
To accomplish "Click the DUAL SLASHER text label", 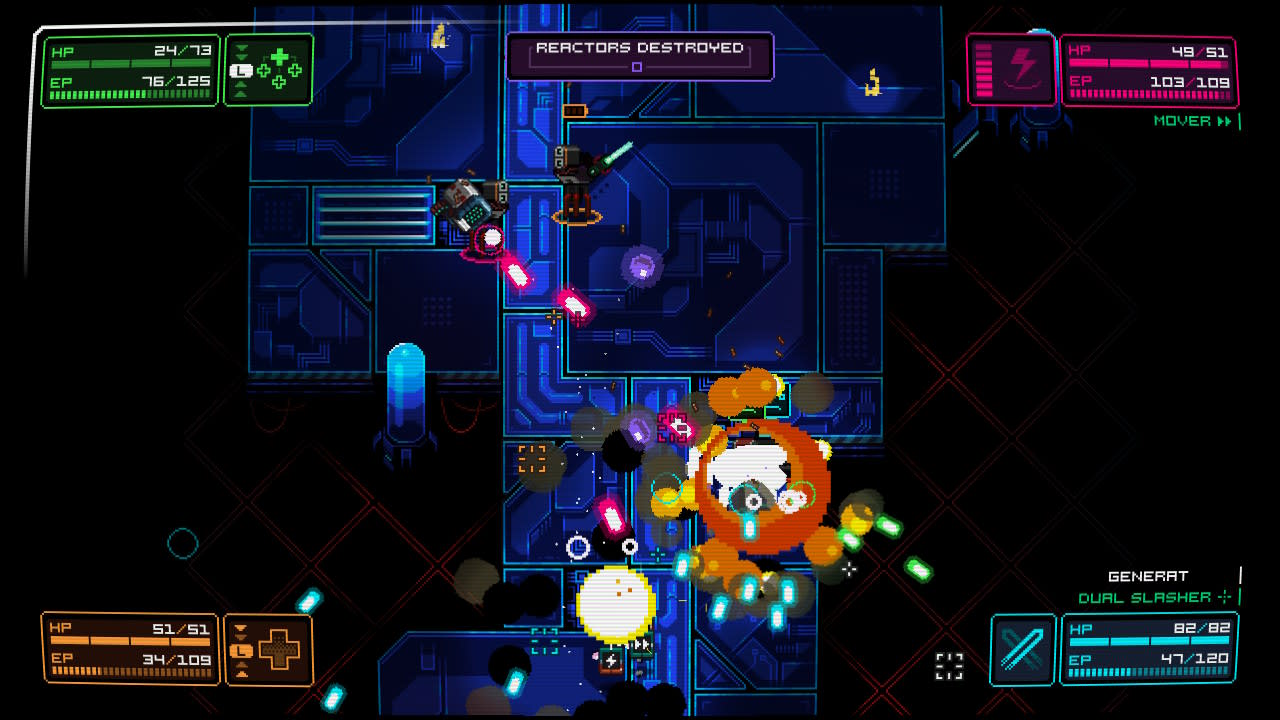I will [x=1145, y=596].
